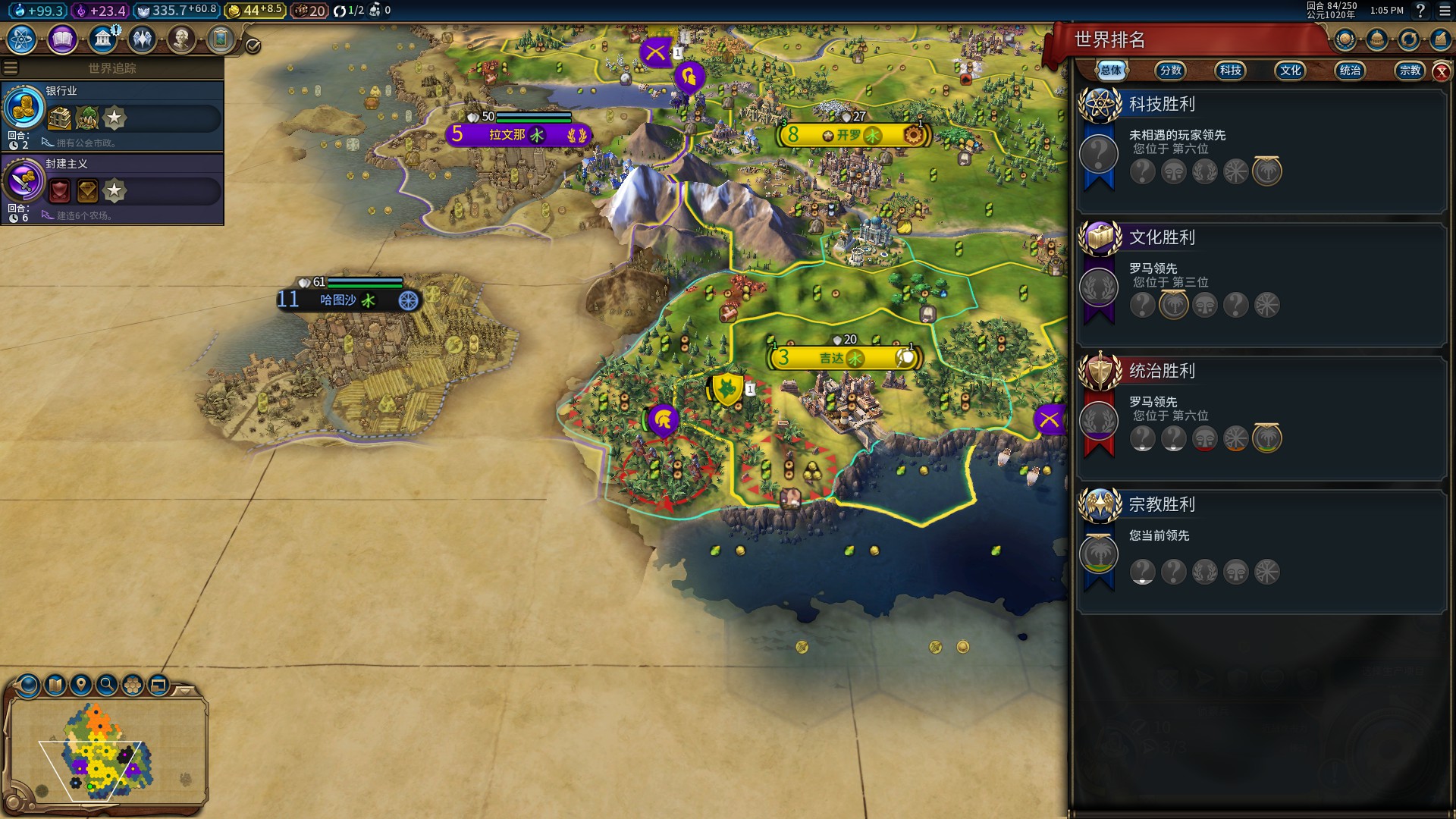Open the 世界追踪 hamburger menu
The width and height of the screenshot is (1456, 819).
point(11,68)
